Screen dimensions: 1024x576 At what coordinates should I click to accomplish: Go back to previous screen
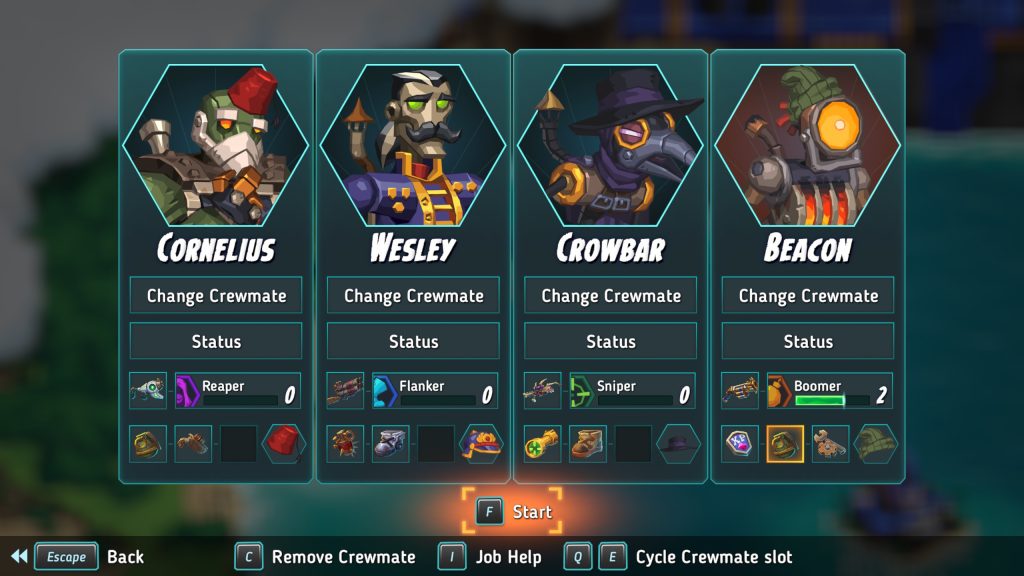pos(67,557)
